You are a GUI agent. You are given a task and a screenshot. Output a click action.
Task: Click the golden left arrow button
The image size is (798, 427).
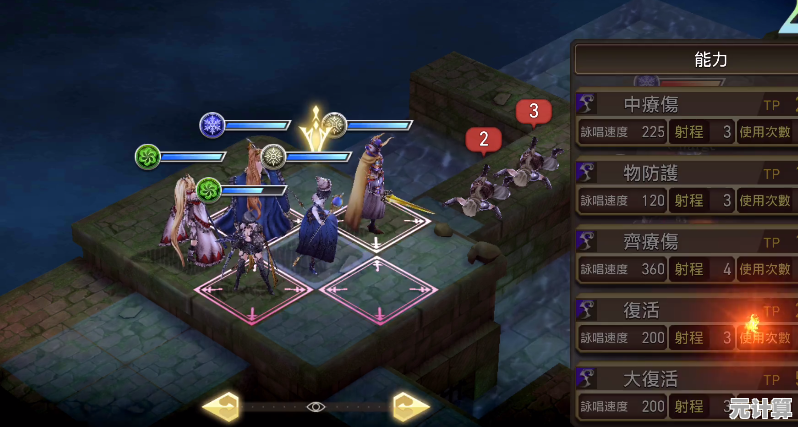(220, 406)
